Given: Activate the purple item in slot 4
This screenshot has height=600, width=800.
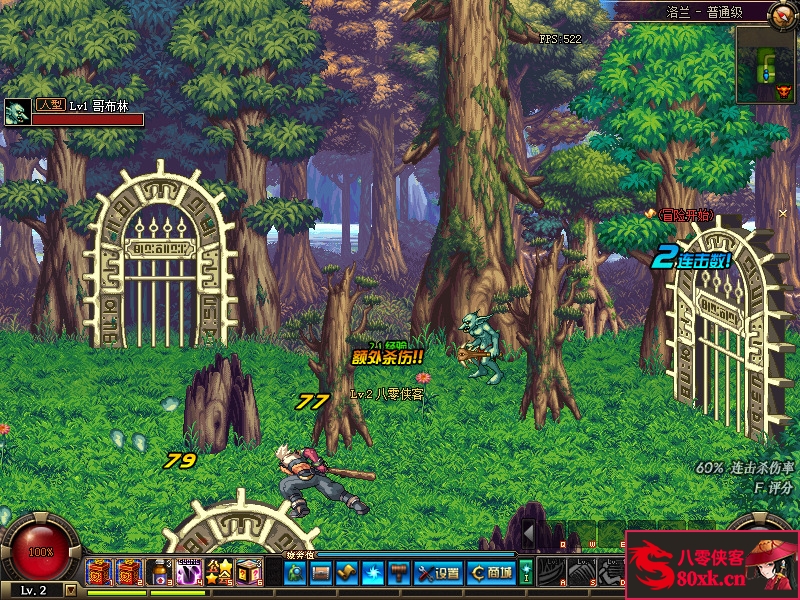Looking at the screenshot, I should [x=188, y=573].
